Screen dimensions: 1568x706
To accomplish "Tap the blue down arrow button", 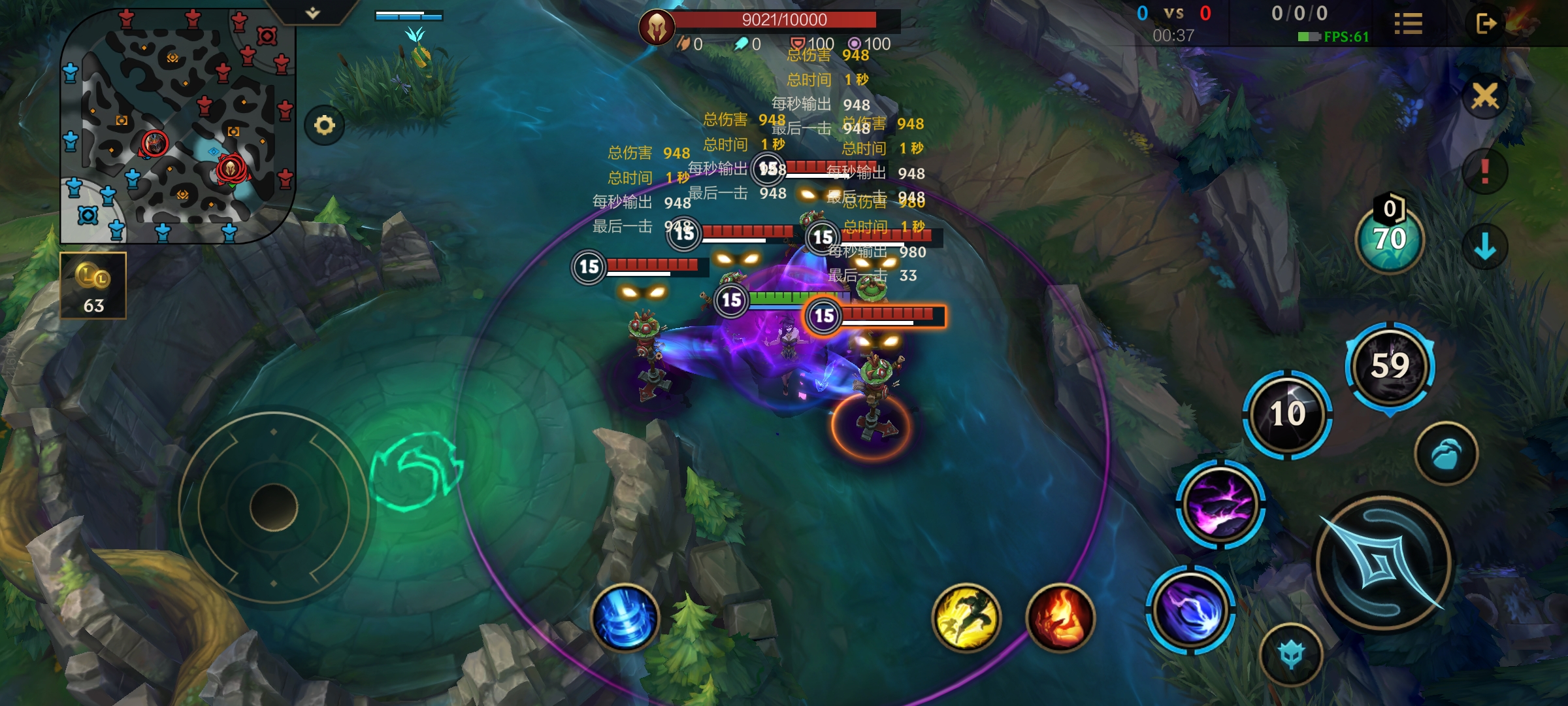I will [x=1485, y=246].
